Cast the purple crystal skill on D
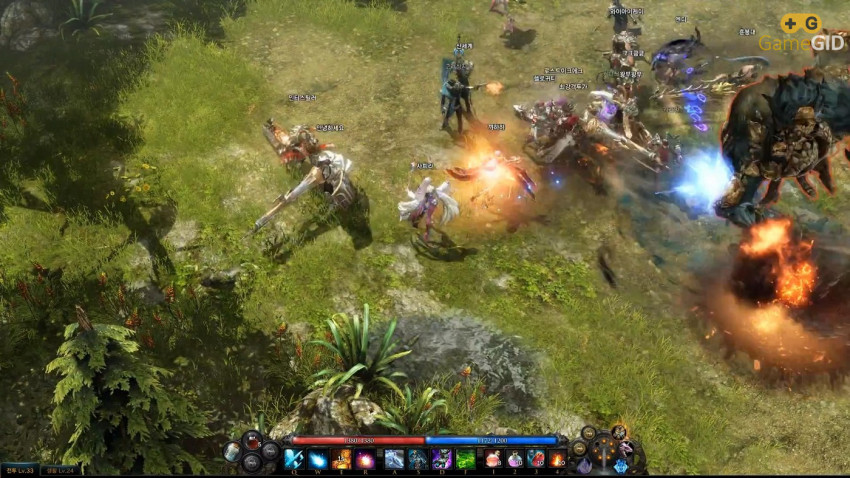The image size is (850, 478). tap(442, 459)
